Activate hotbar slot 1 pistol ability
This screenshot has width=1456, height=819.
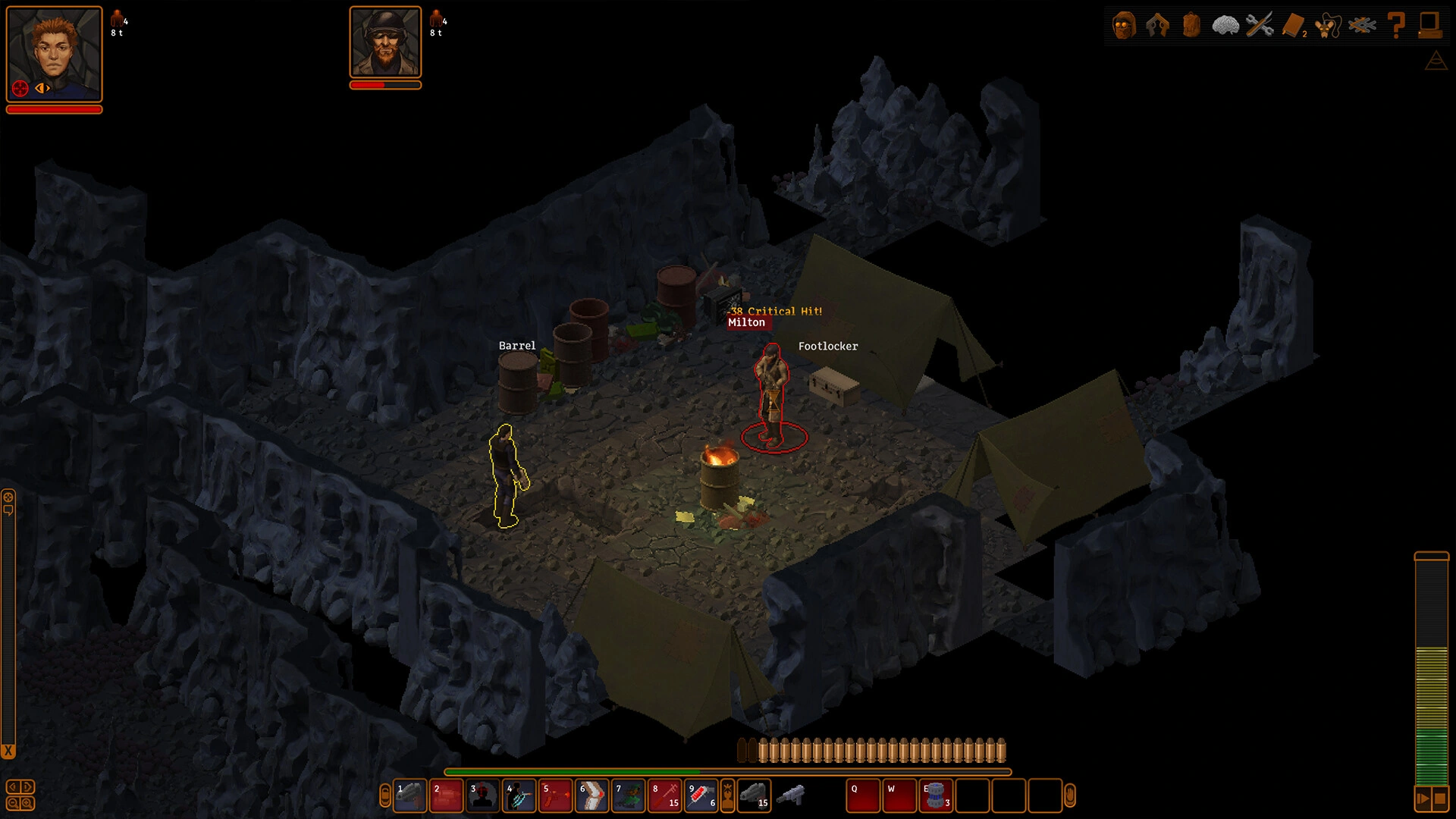410,796
